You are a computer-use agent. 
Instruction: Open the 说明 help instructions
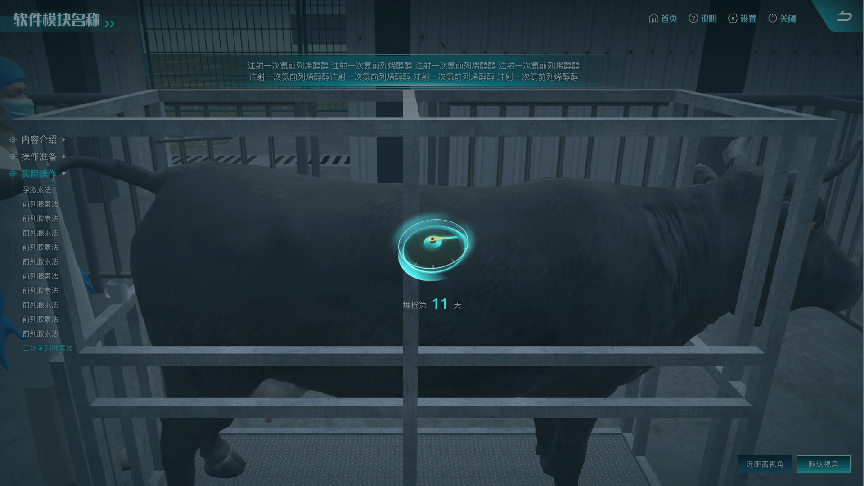pyautogui.click(x=702, y=19)
